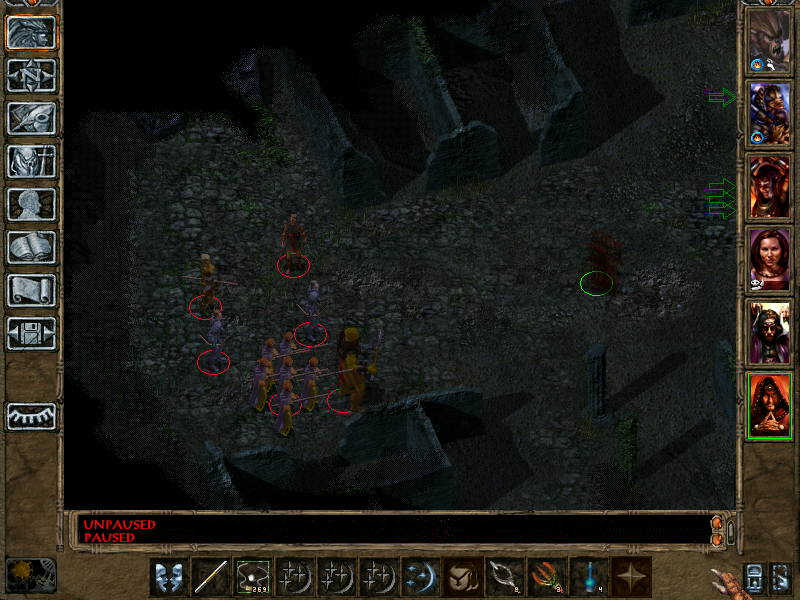Click the Return to Game button

coord(31,32)
